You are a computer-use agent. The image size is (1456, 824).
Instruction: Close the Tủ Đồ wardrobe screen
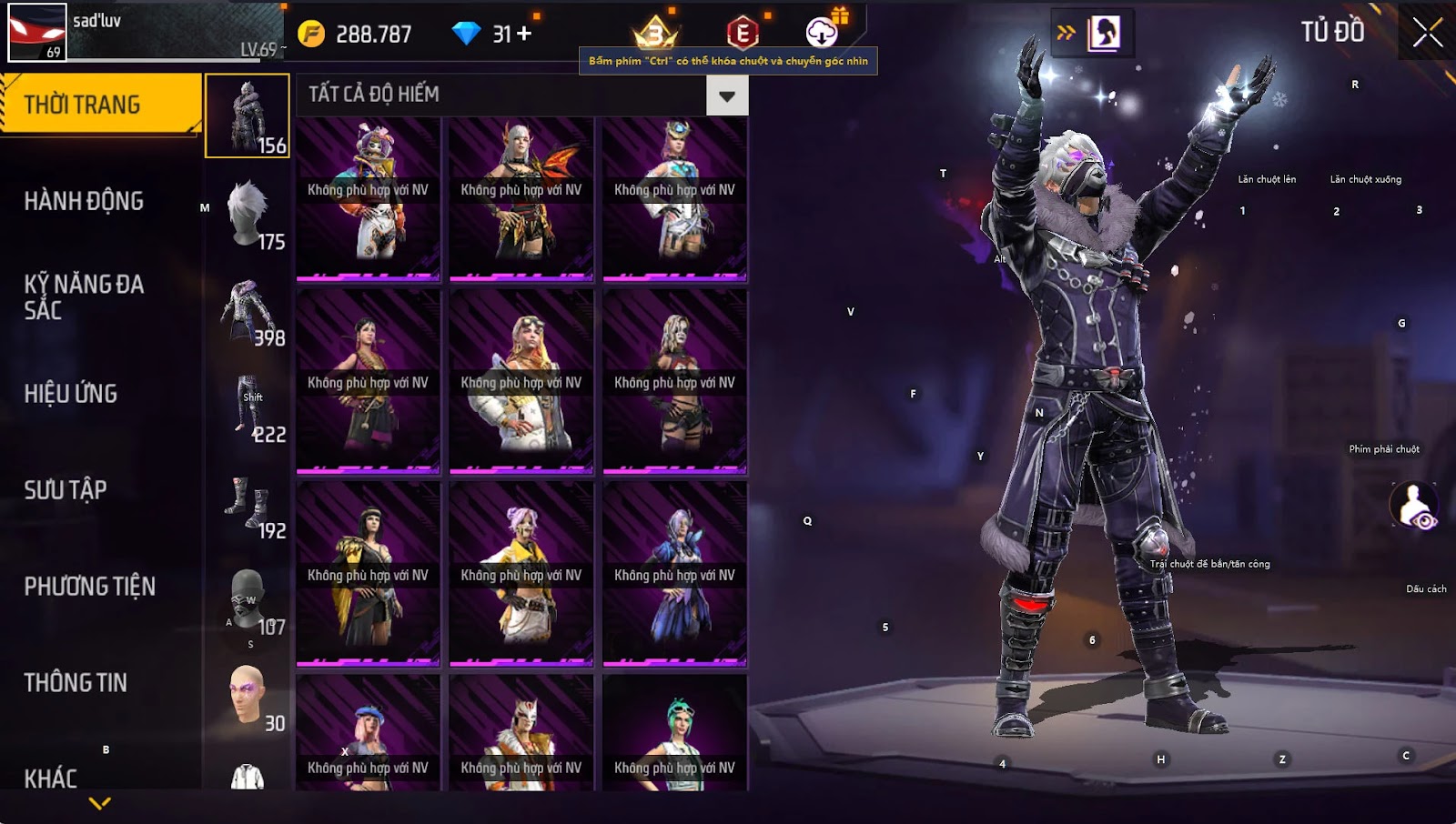tap(1427, 33)
